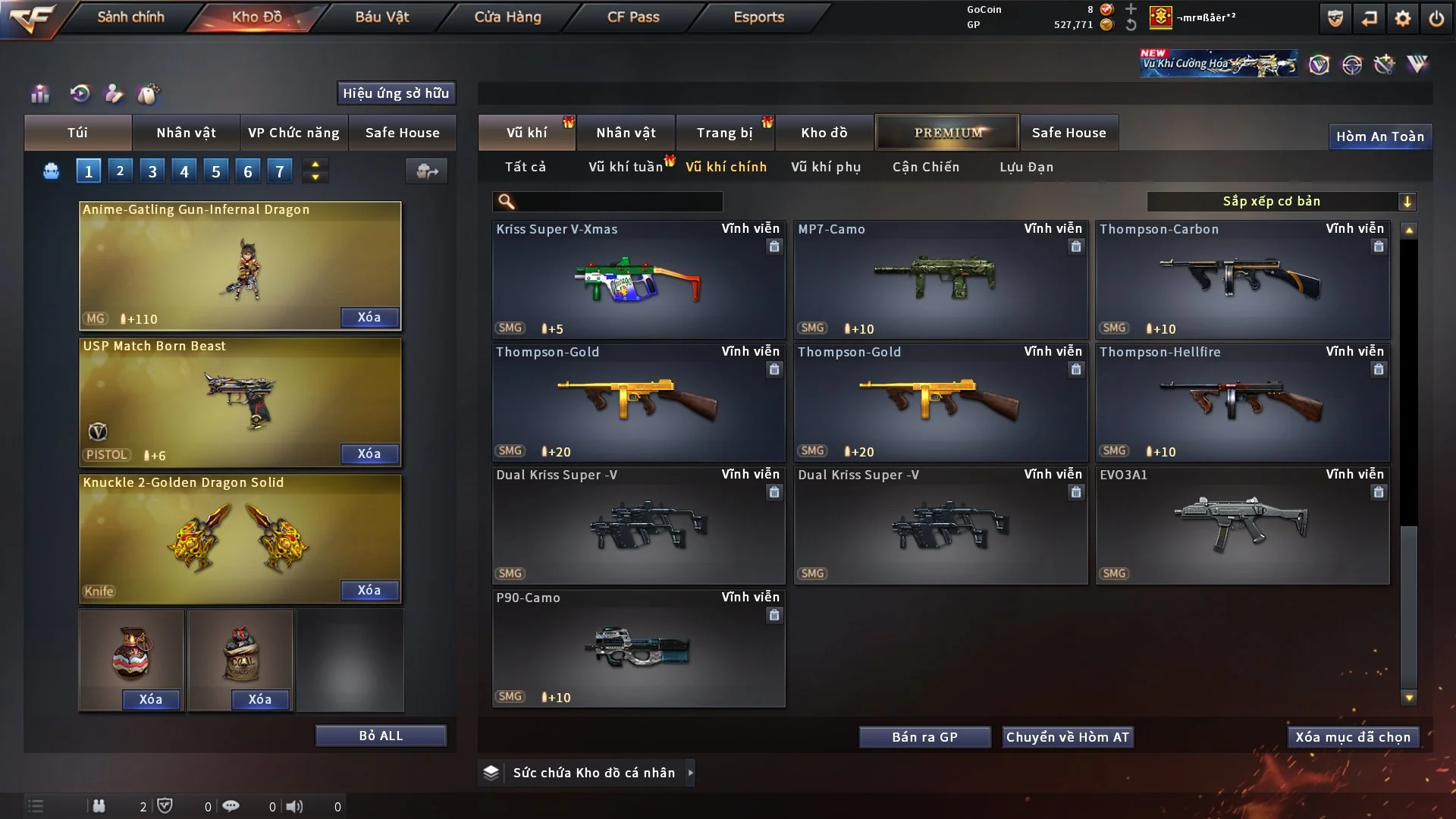1456x819 pixels.
Task: Open the Hòm An Toàn safe box
Action: coord(1379,136)
